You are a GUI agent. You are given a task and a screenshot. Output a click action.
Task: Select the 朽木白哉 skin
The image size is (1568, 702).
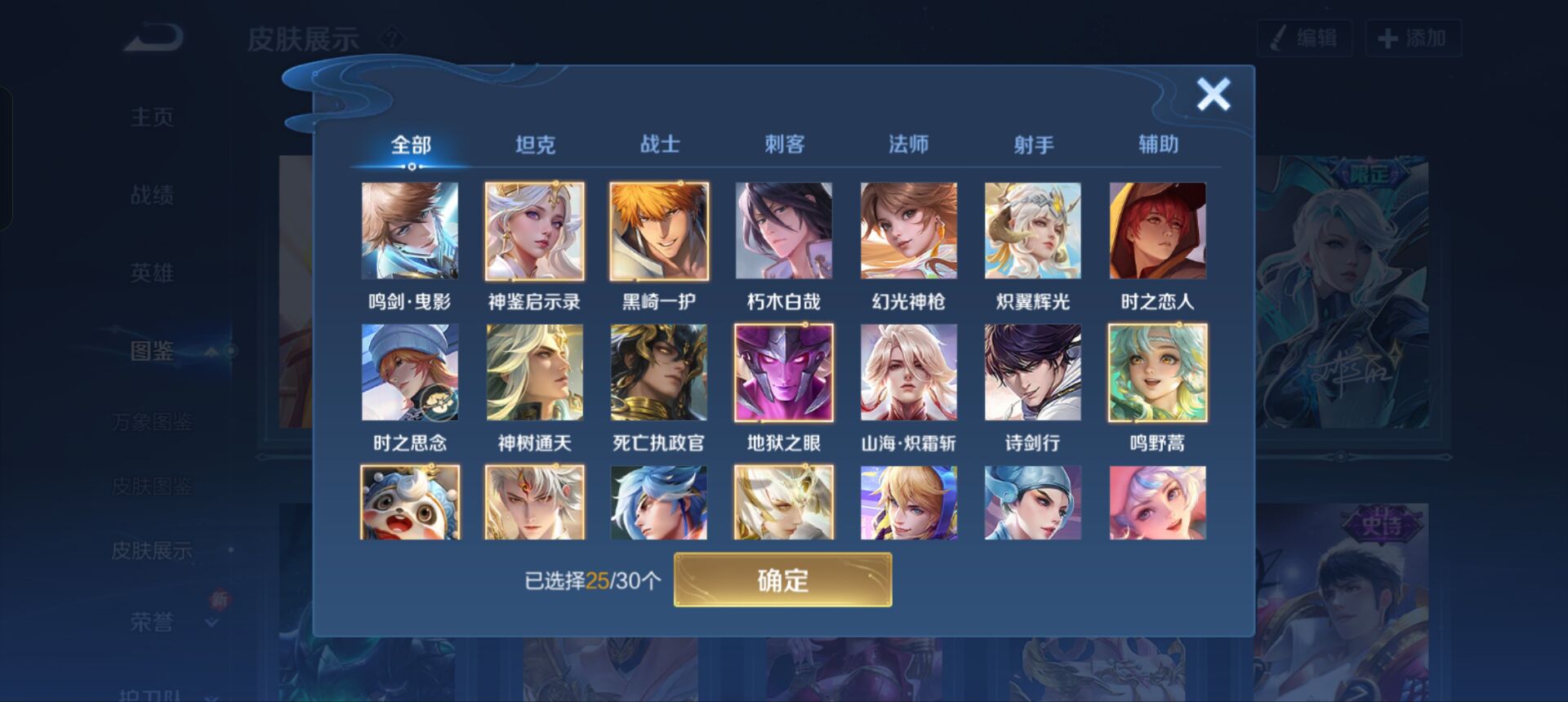(x=782, y=231)
